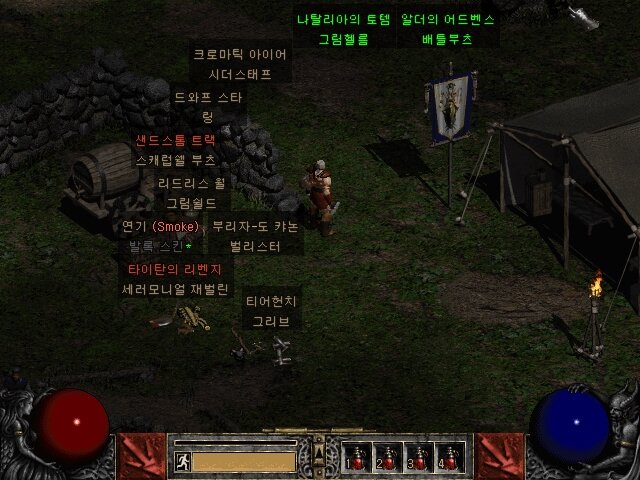Pick up the 리드리스 월 item label

(x=191, y=183)
